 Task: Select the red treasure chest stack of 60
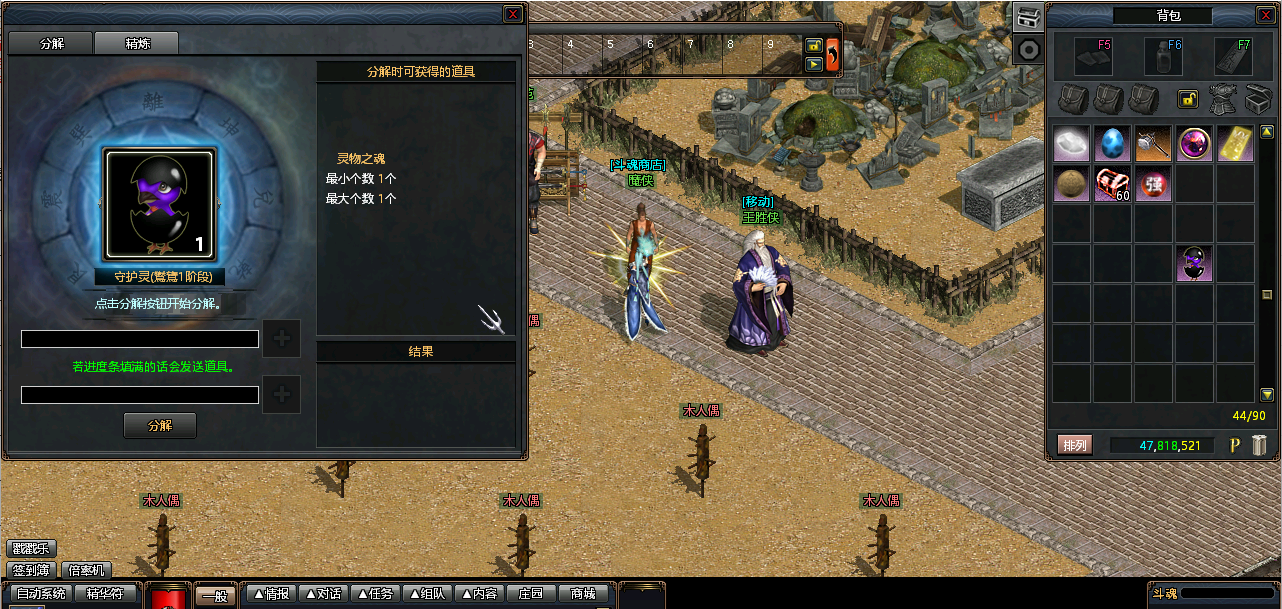[1112, 185]
